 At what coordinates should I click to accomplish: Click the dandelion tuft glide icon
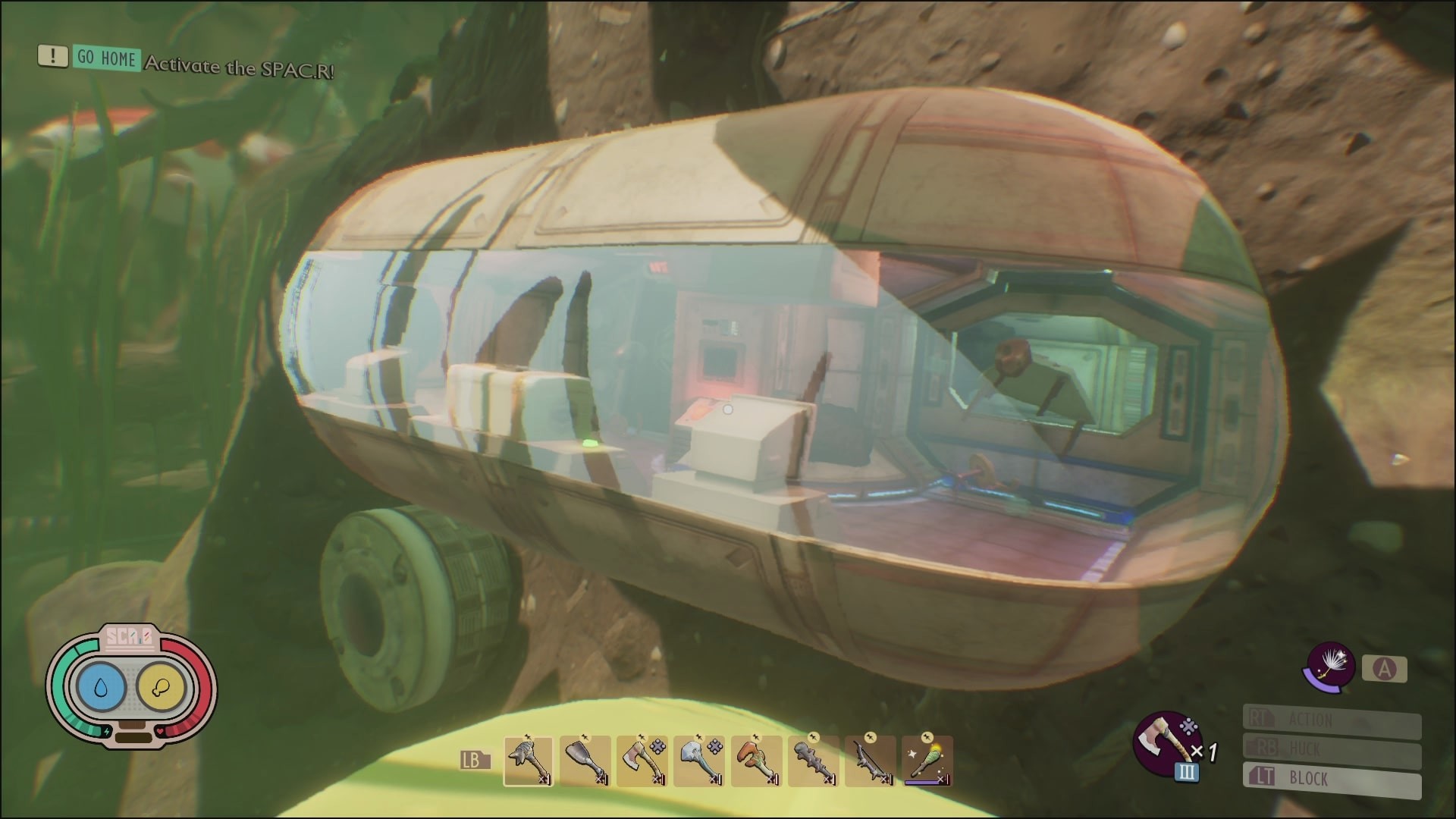[x=1329, y=667]
